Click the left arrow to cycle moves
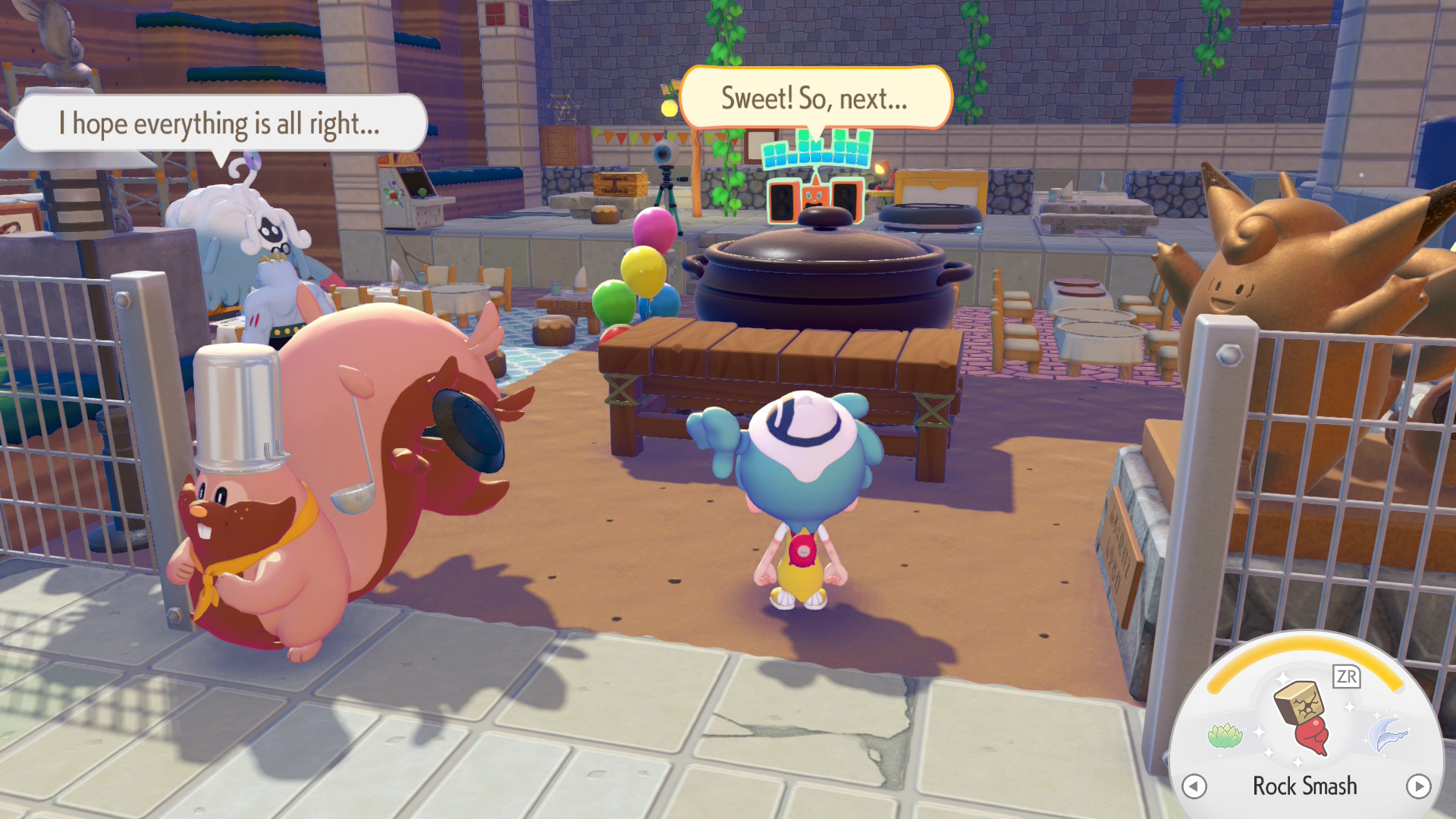This screenshot has width=1456, height=819. (1194, 786)
